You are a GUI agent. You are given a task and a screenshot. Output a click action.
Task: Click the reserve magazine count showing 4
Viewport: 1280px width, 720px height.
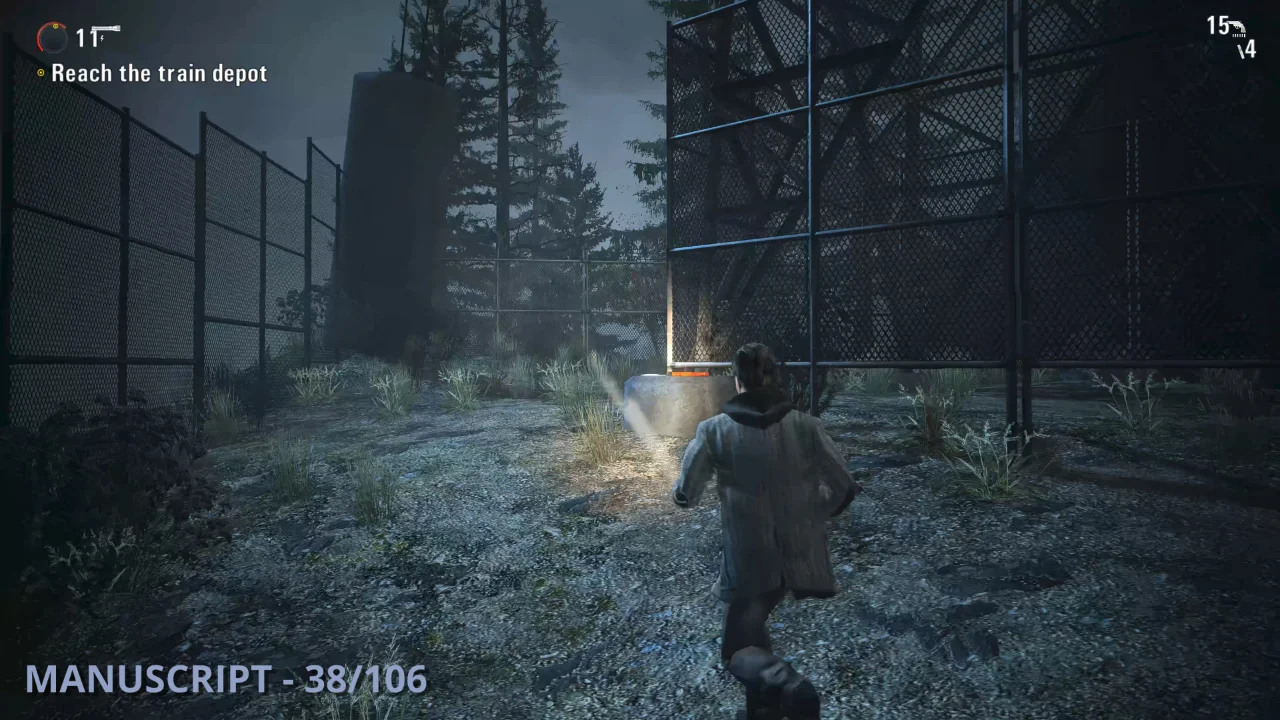point(1248,48)
